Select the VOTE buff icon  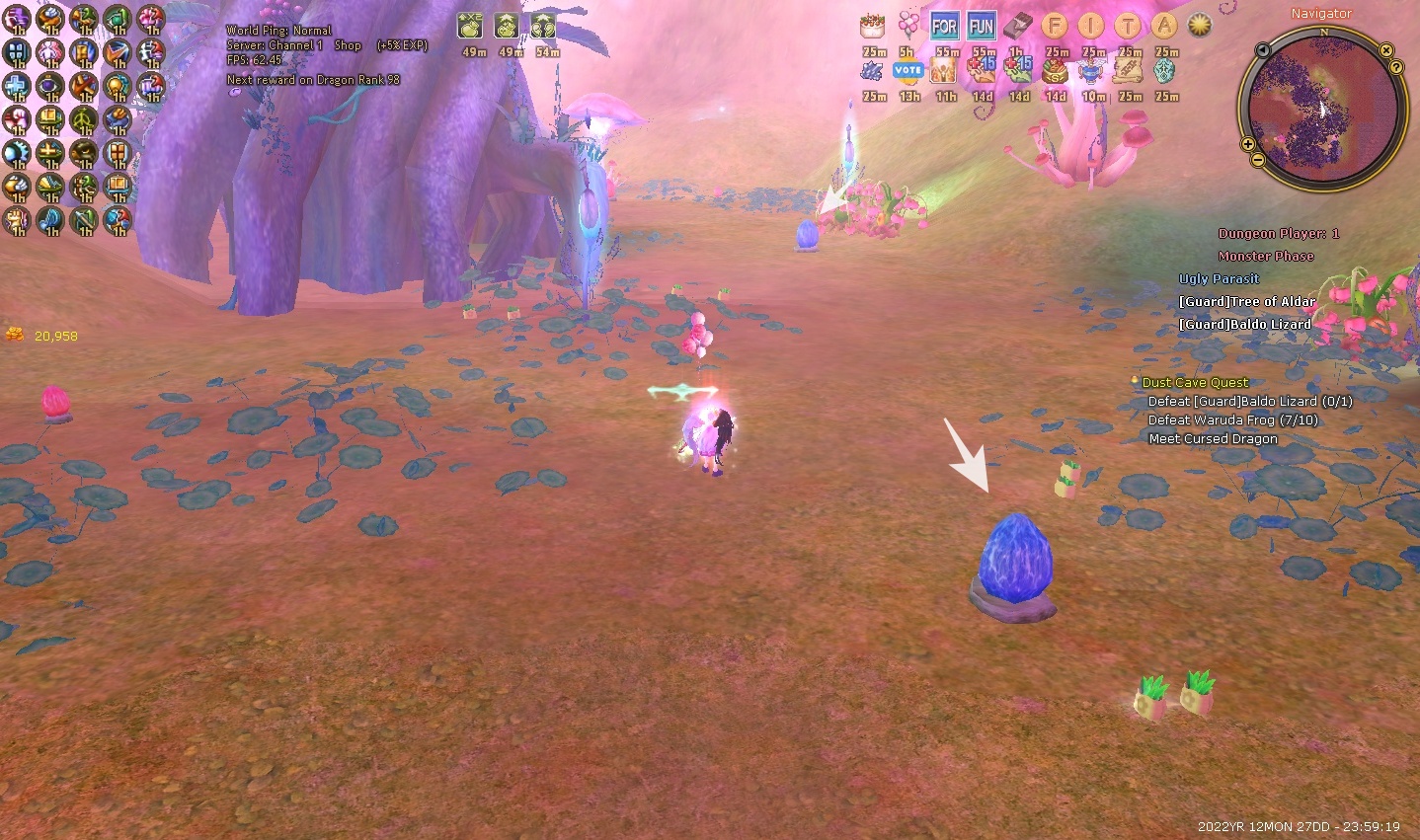coord(907,71)
